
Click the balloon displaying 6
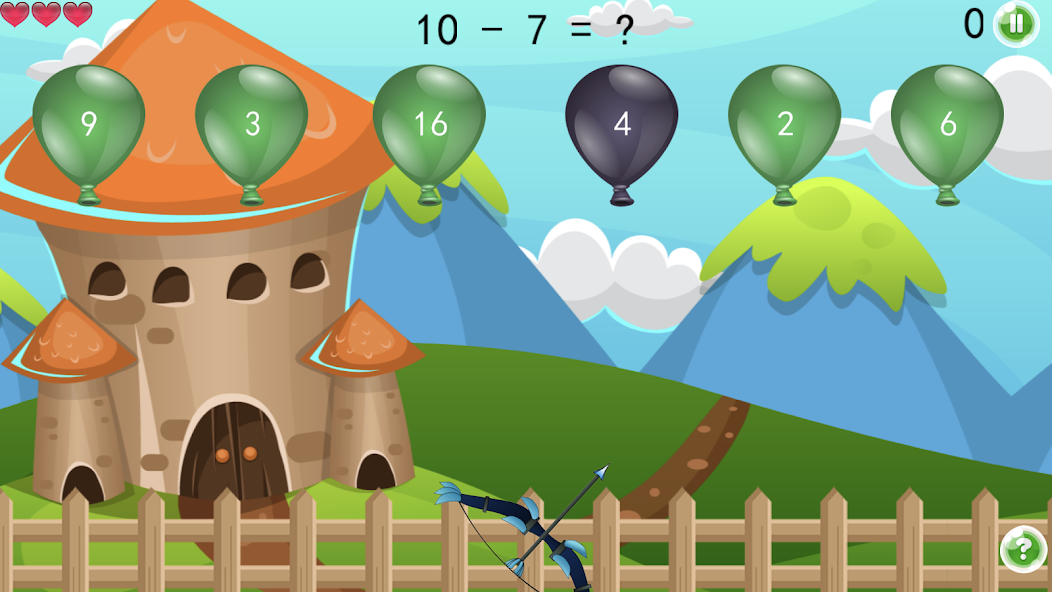click(x=947, y=123)
